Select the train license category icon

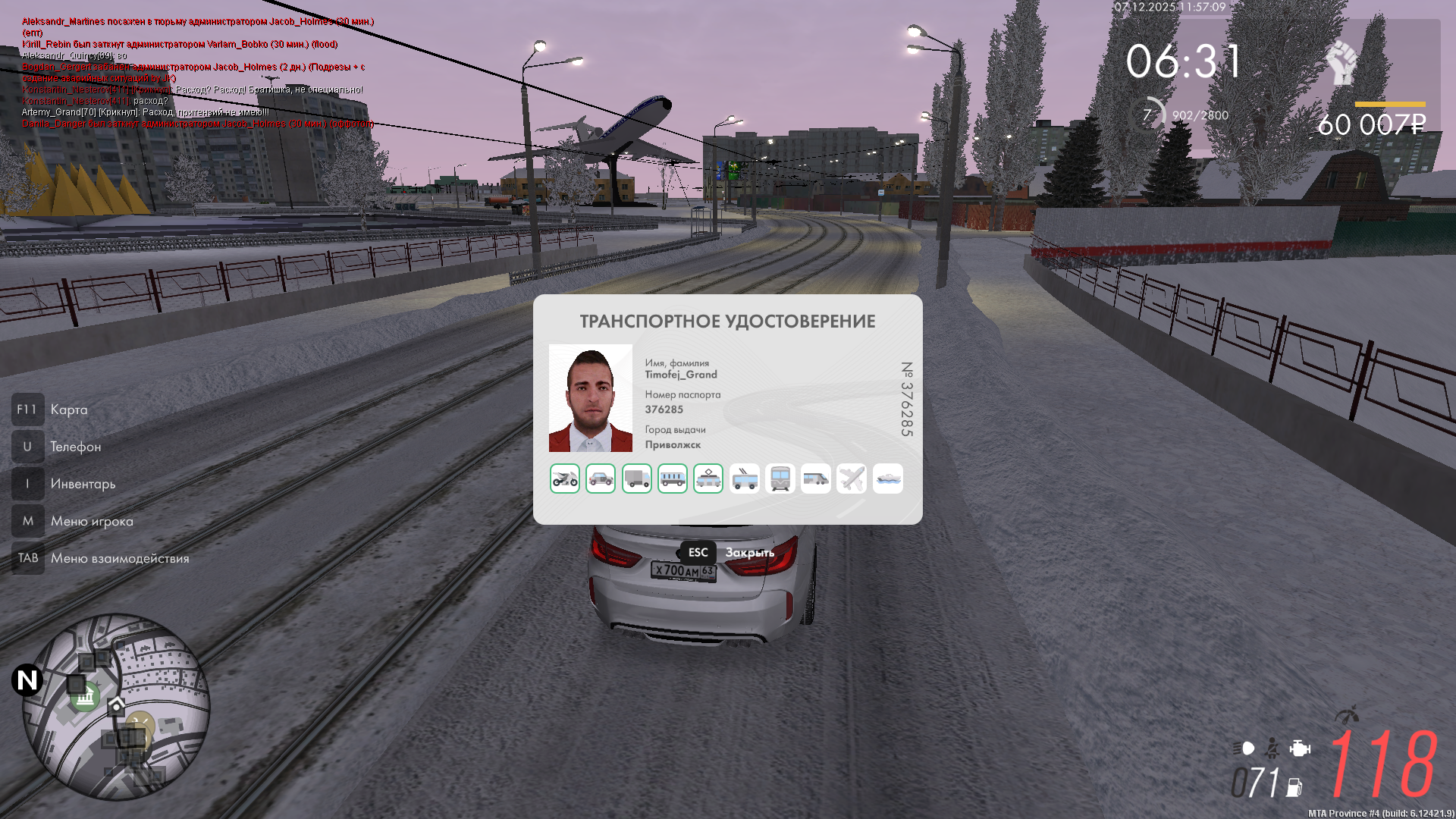point(780,478)
